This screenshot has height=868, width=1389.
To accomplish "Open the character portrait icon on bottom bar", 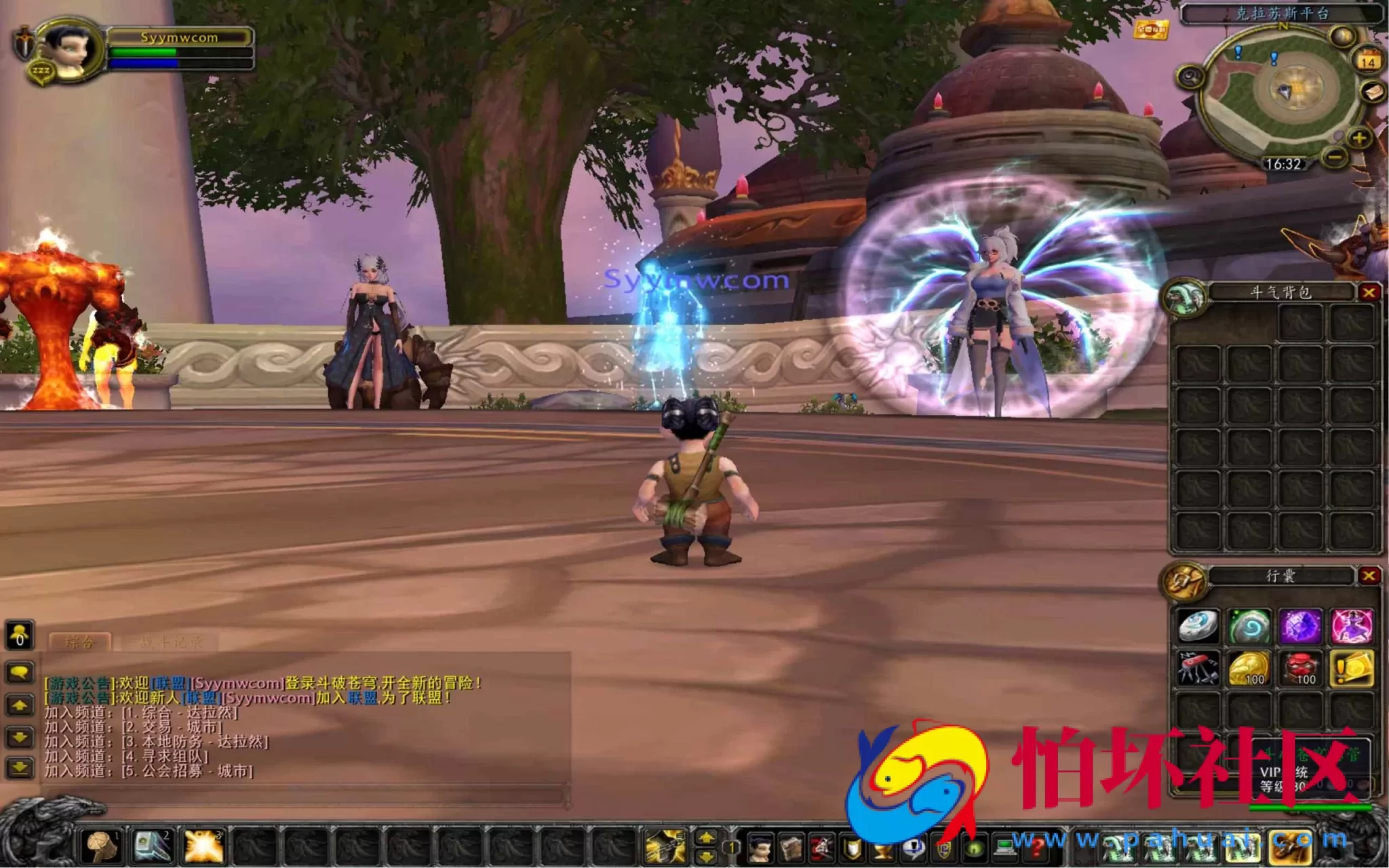I will click(x=760, y=848).
